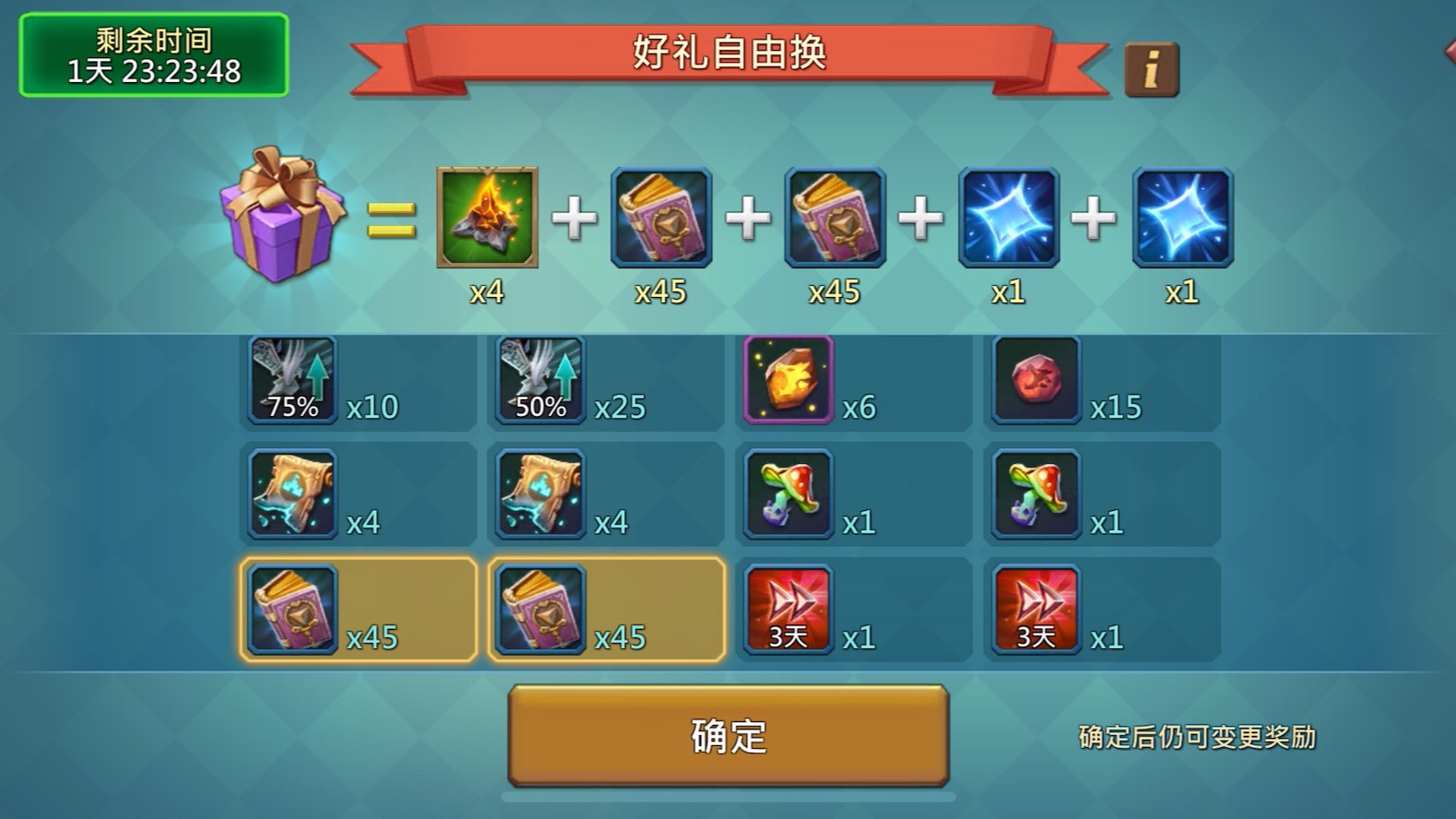
Task: Tap the blue crystal shard x1 icon
Action: 1008,219
